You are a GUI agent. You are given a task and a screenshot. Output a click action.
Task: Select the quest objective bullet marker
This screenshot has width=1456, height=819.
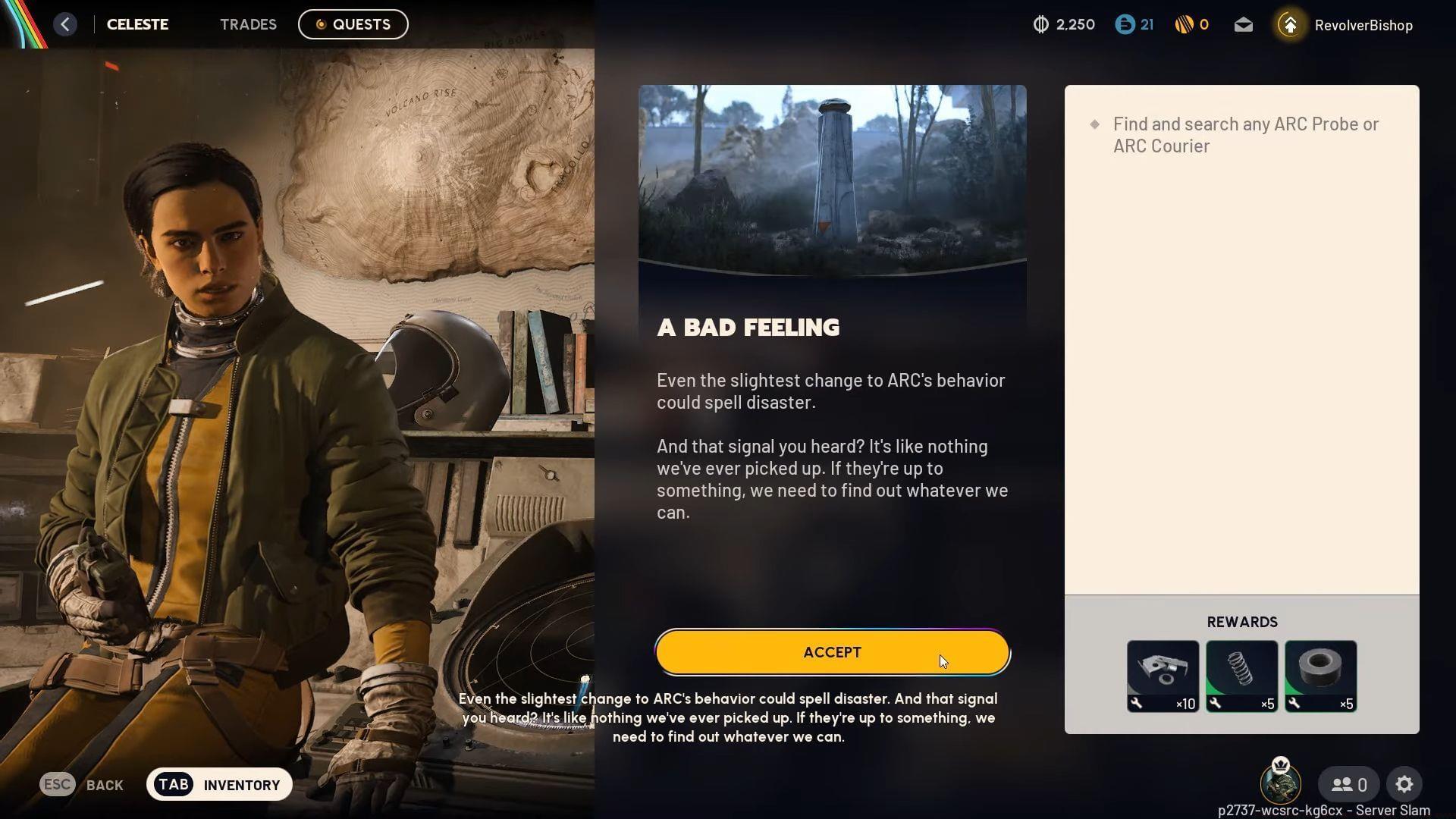1094,122
